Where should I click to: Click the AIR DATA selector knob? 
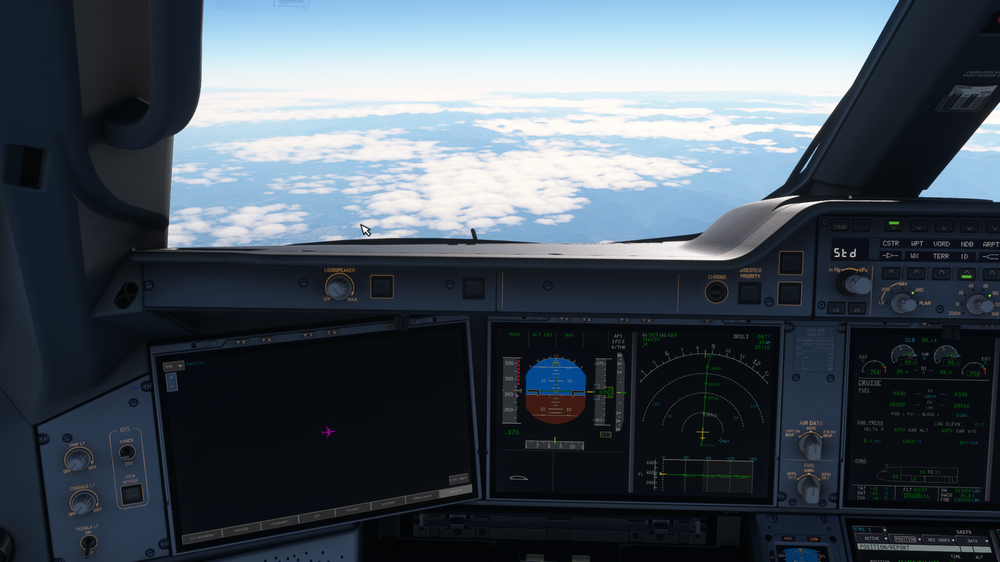point(809,444)
